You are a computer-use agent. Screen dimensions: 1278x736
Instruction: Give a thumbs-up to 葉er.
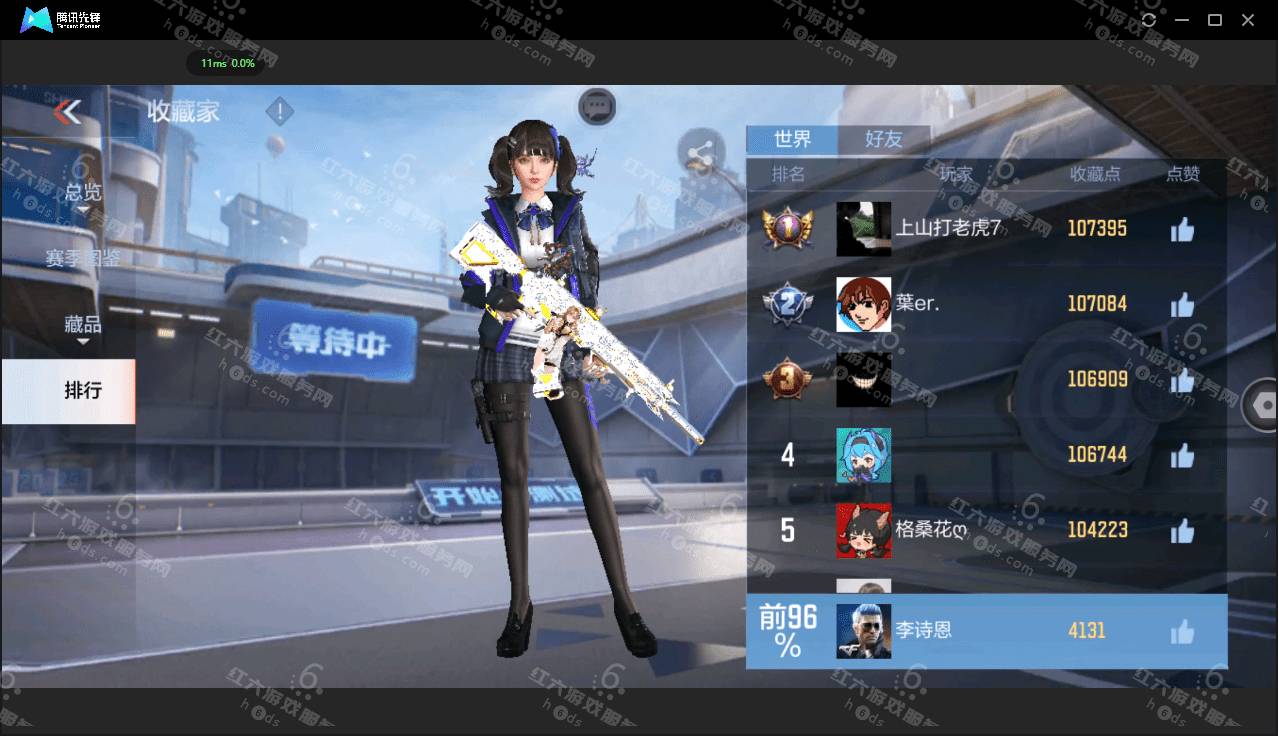click(x=1182, y=304)
